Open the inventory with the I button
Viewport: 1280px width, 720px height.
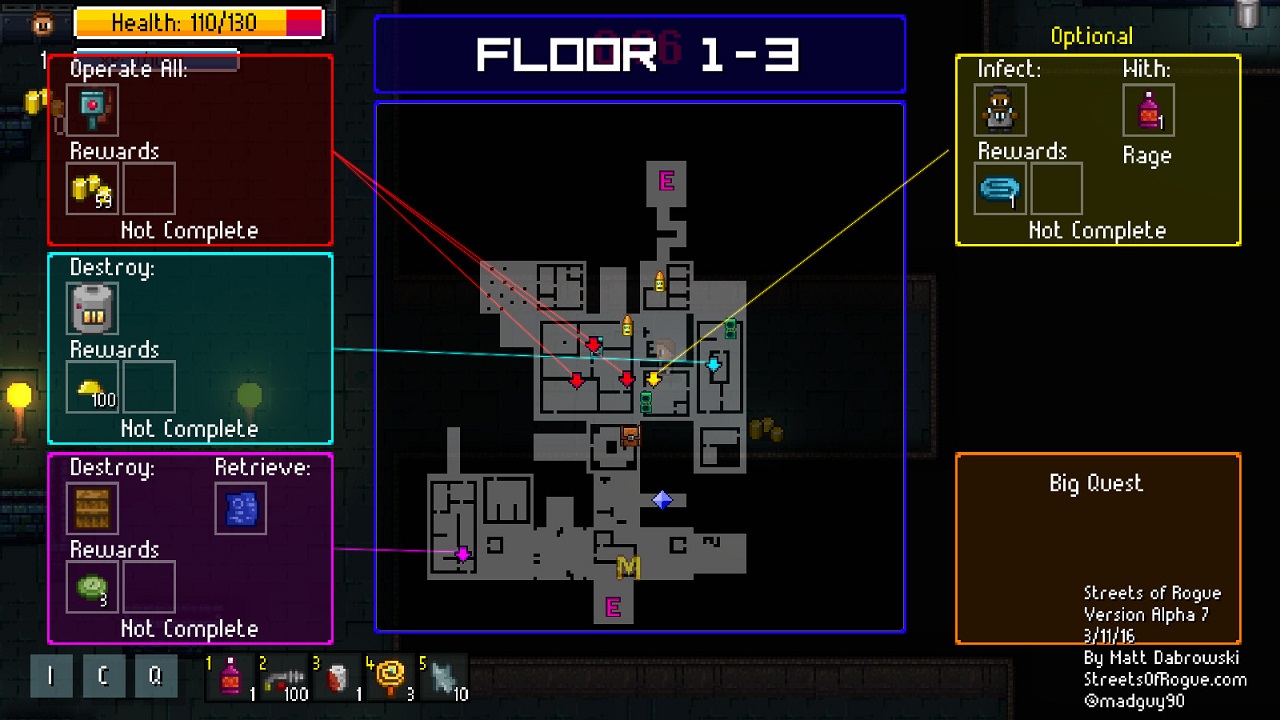51,676
